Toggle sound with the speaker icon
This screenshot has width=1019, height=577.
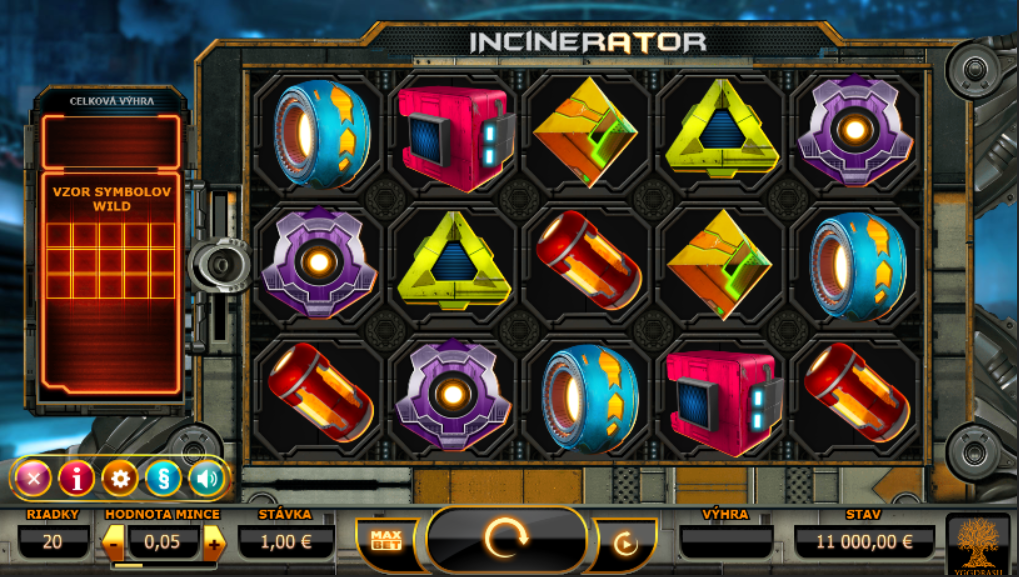[x=206, y=478]
